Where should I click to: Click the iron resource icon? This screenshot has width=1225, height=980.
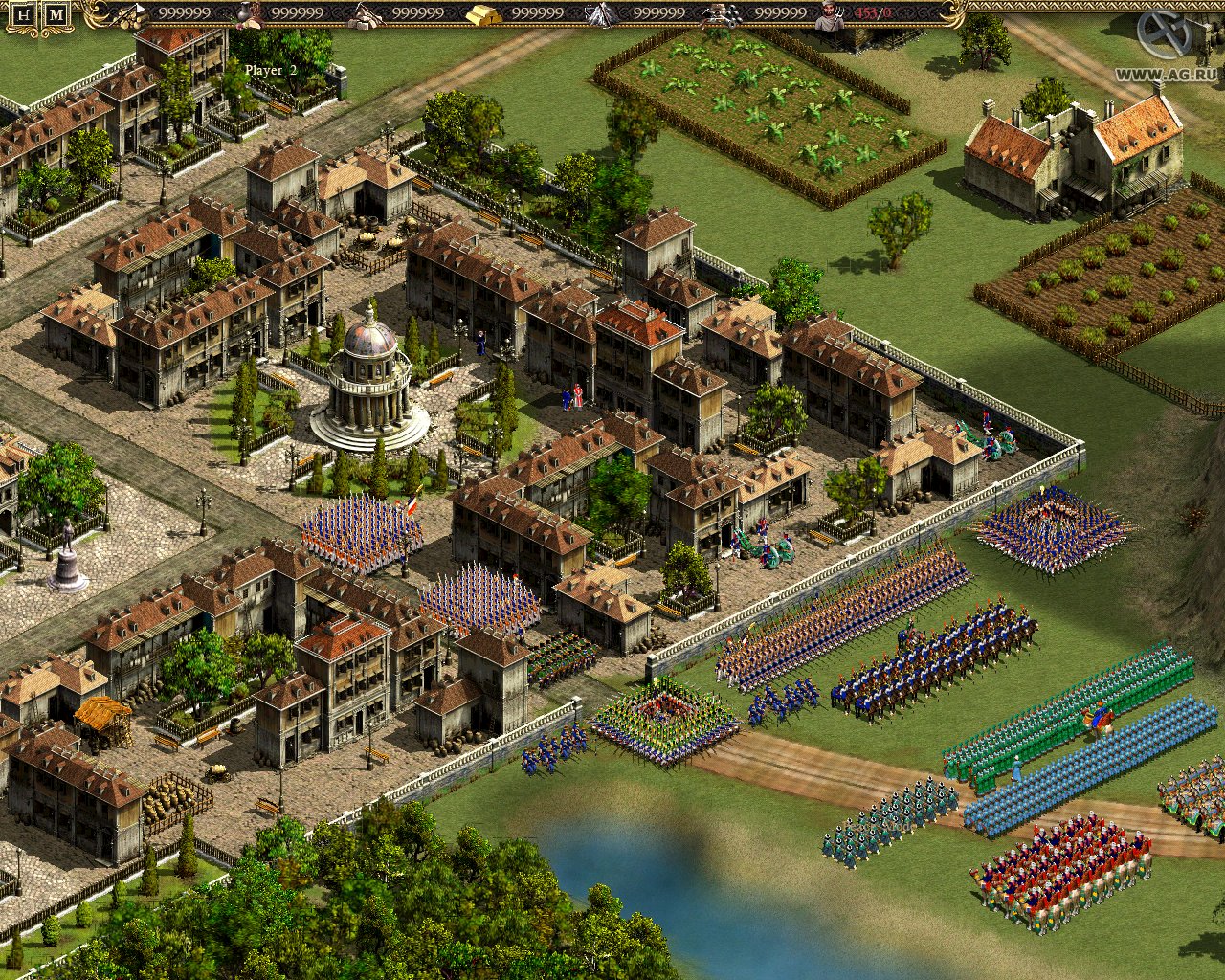tap(601, 14)
